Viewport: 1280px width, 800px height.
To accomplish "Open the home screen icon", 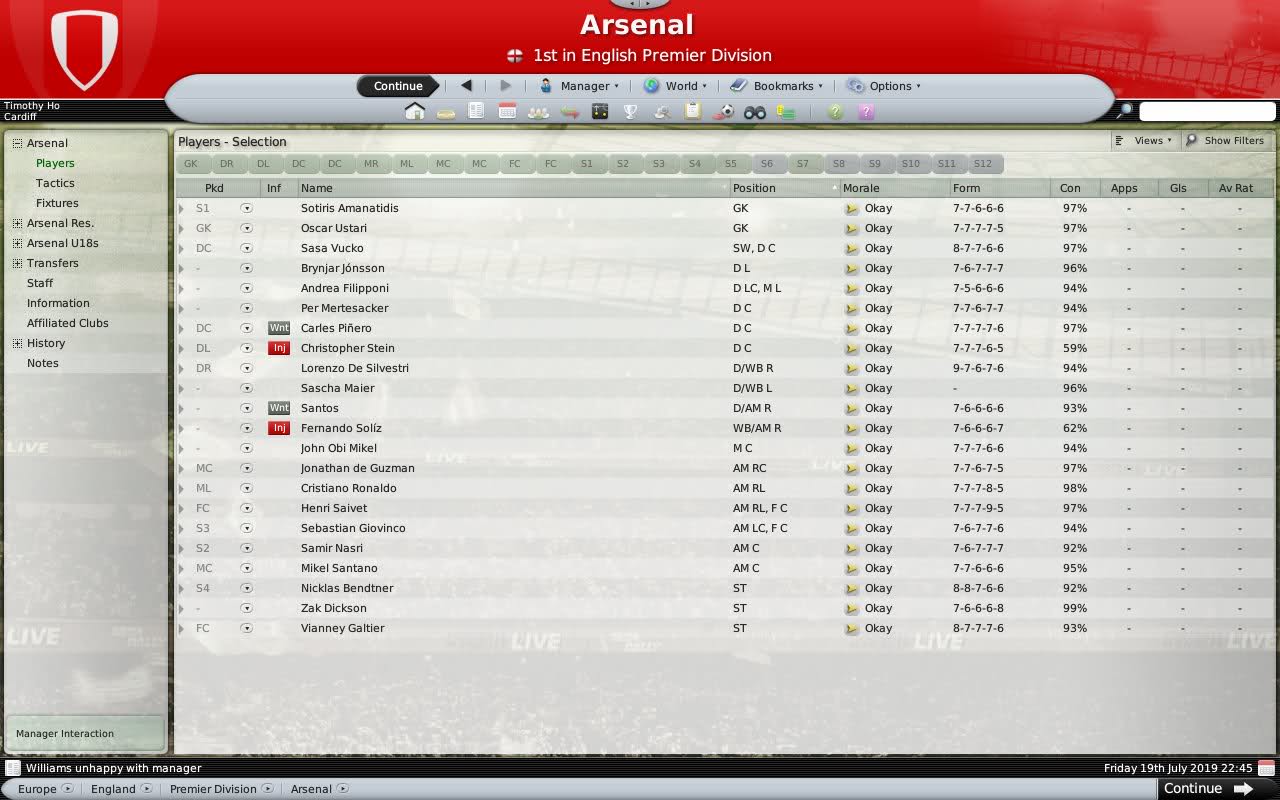I will click(415, 112).
